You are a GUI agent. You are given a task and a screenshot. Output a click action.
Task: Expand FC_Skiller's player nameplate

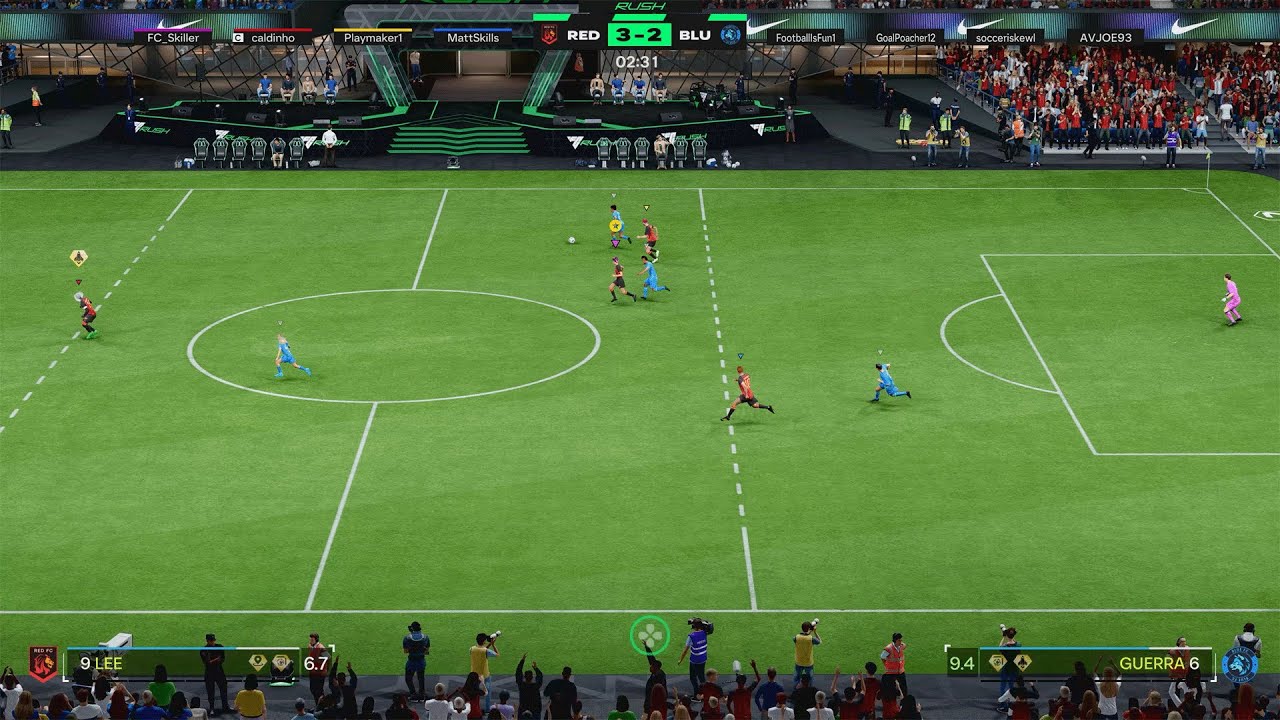[x=172, y=36]
